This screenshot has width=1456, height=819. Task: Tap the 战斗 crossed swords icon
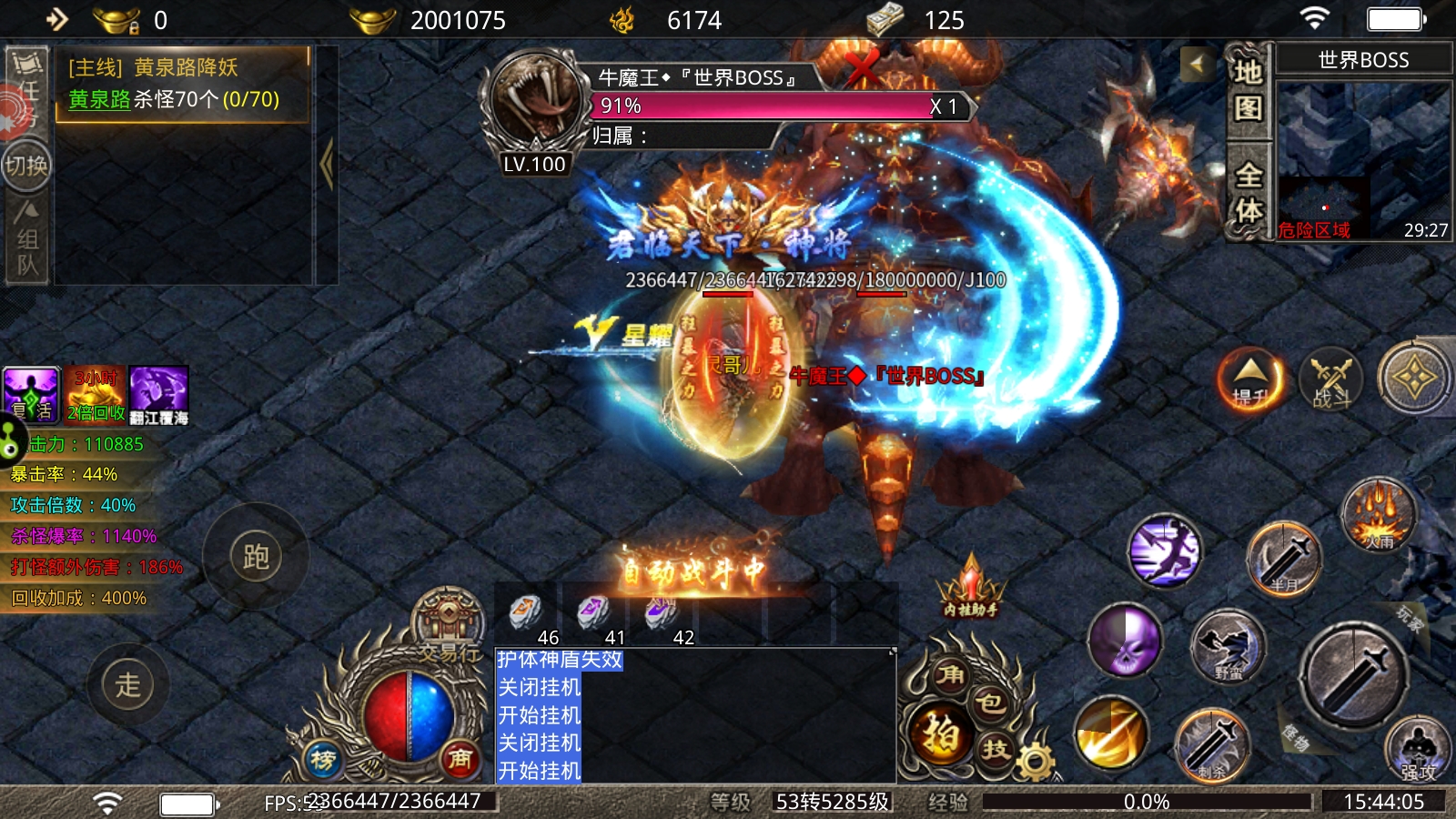1330,379
